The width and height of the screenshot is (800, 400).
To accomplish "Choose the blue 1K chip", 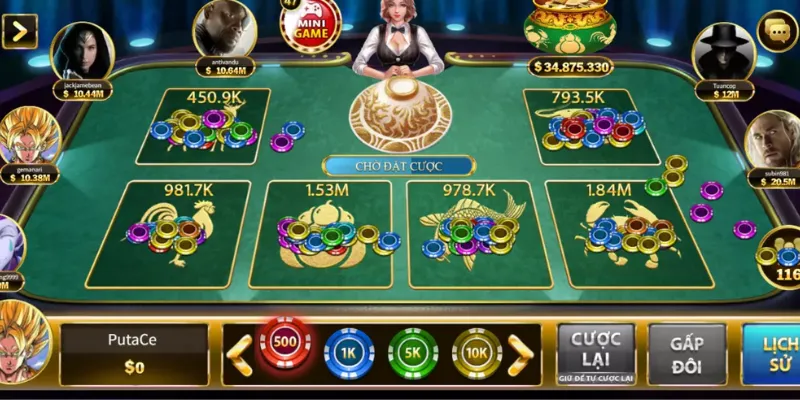I will click(x=349, y=353).
